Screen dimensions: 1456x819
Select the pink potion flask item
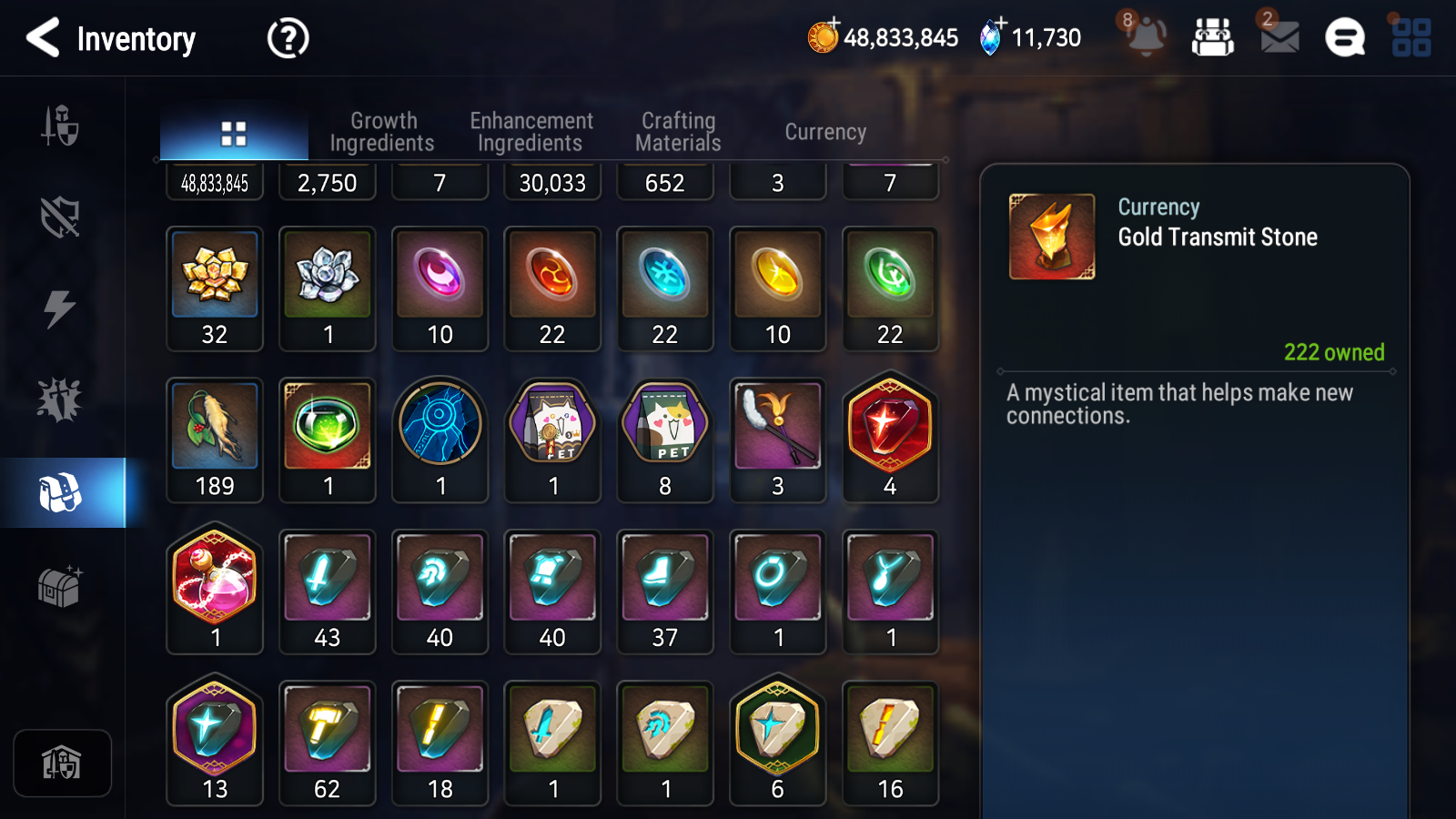pyautogui.click(x=215, y=591)
